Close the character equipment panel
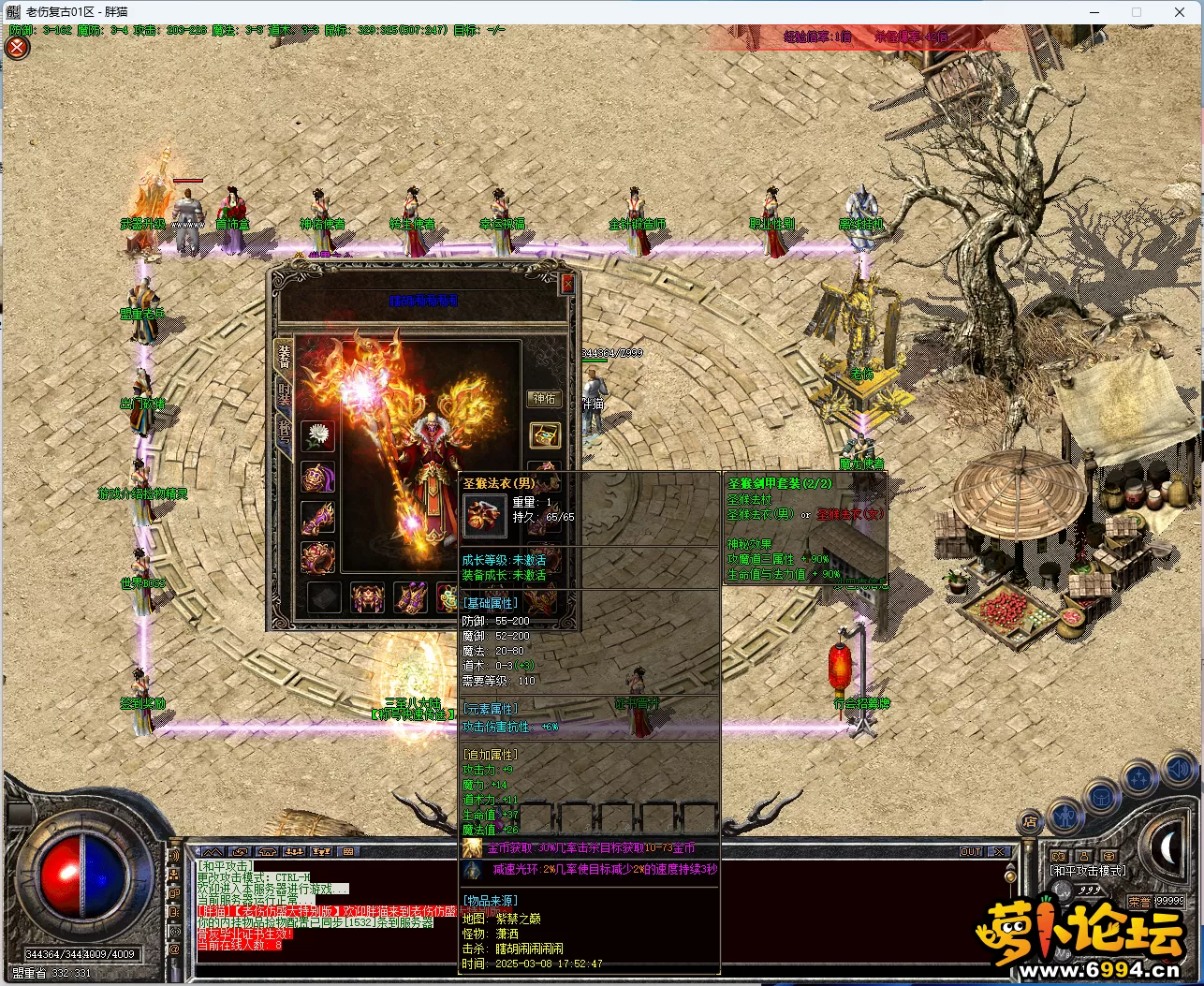The width and height of the screenshot is (1204, 986). click(566, 283)
